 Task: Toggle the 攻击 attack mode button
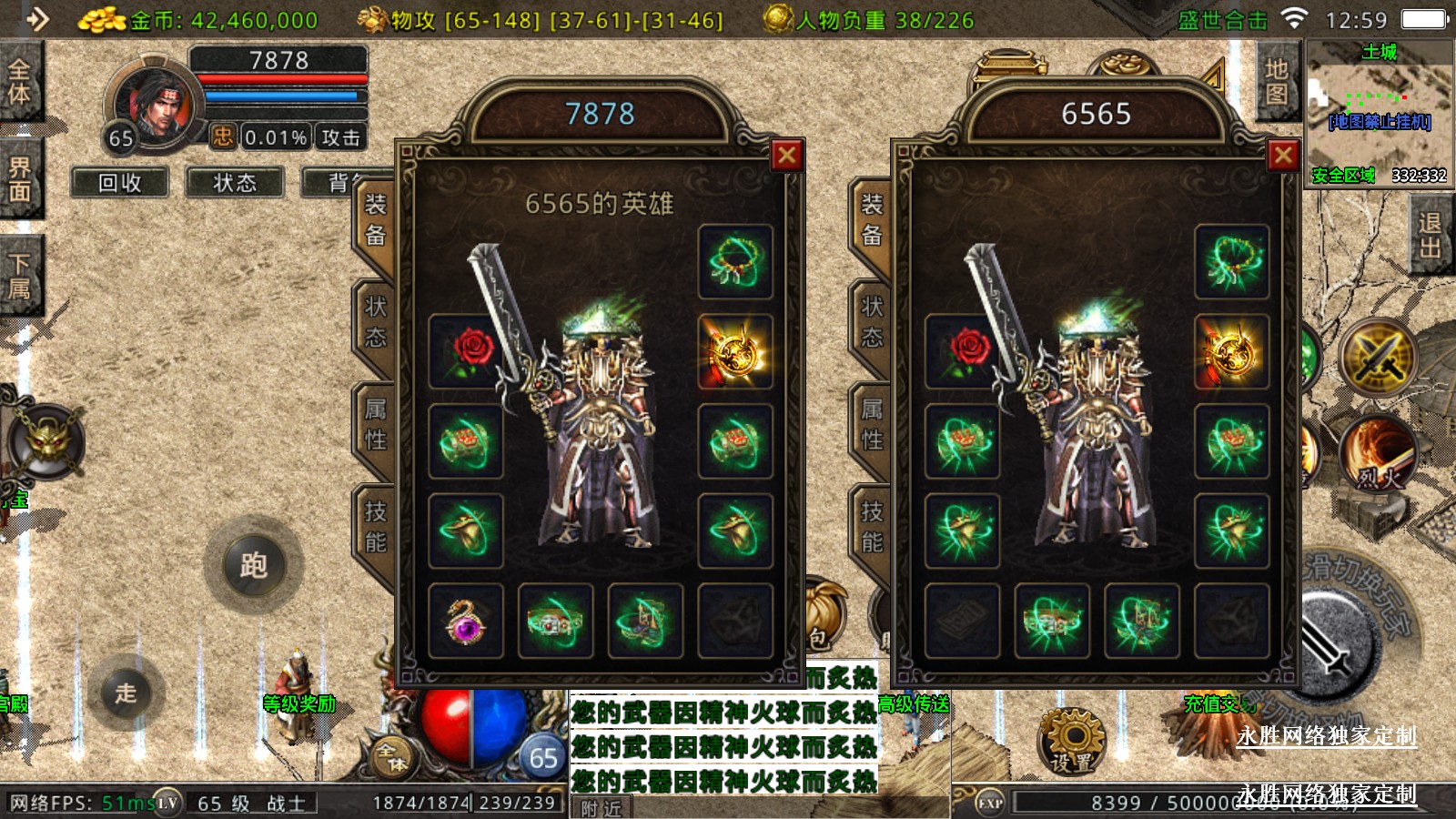(x=341, y=137)
